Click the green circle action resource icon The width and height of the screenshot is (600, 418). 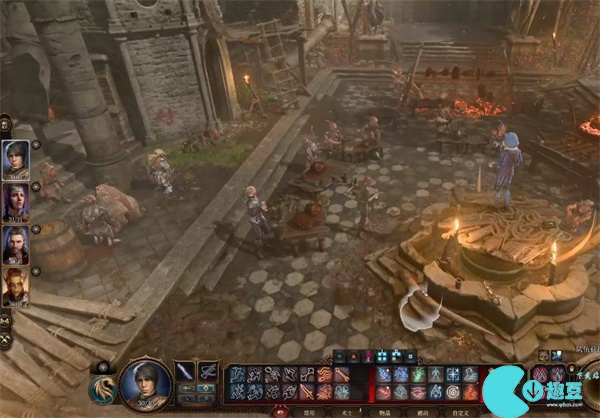pyautogui.click(x=339, y=356)
